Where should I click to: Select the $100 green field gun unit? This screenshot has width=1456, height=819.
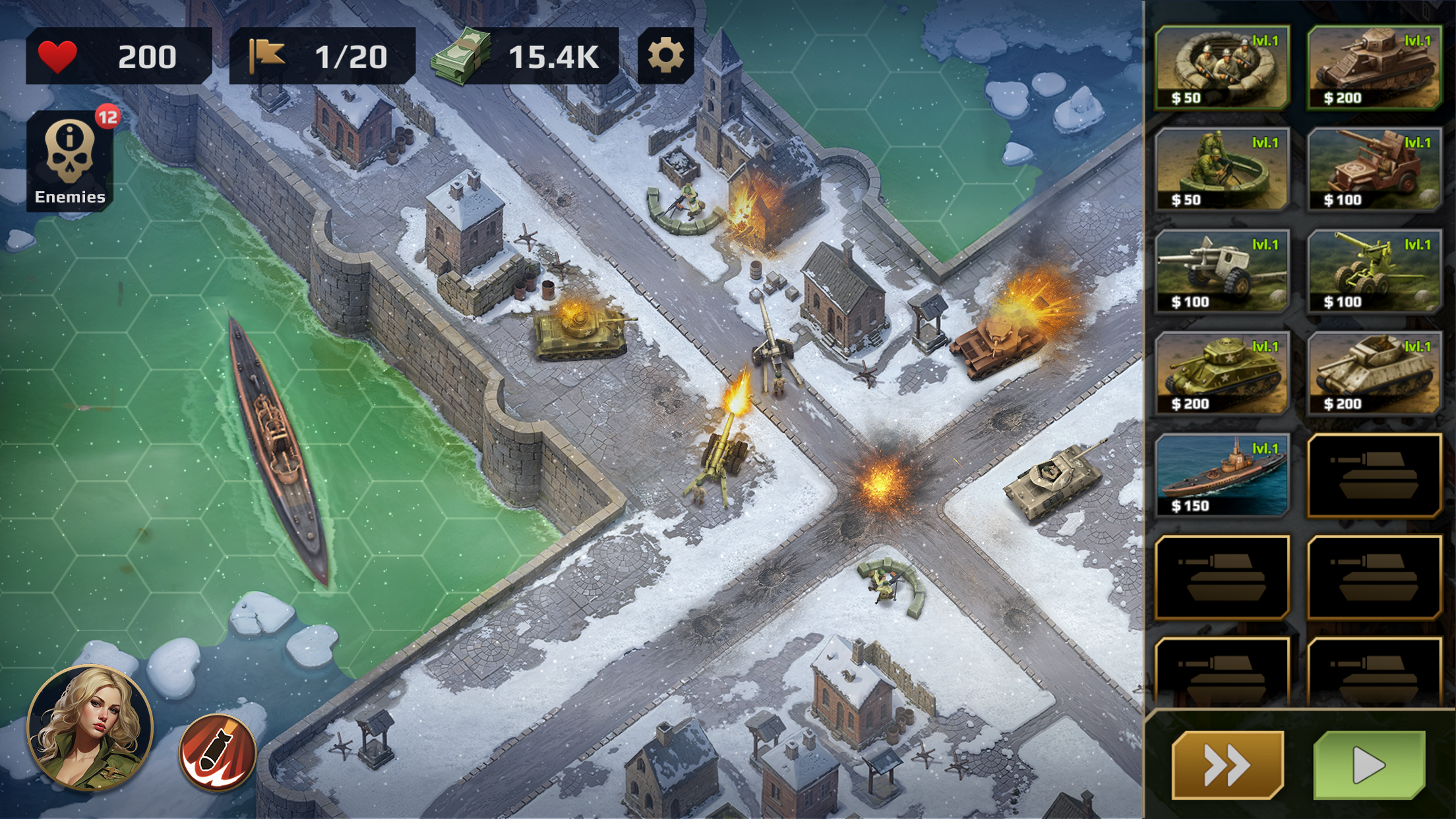click(x=1374, y=272)
